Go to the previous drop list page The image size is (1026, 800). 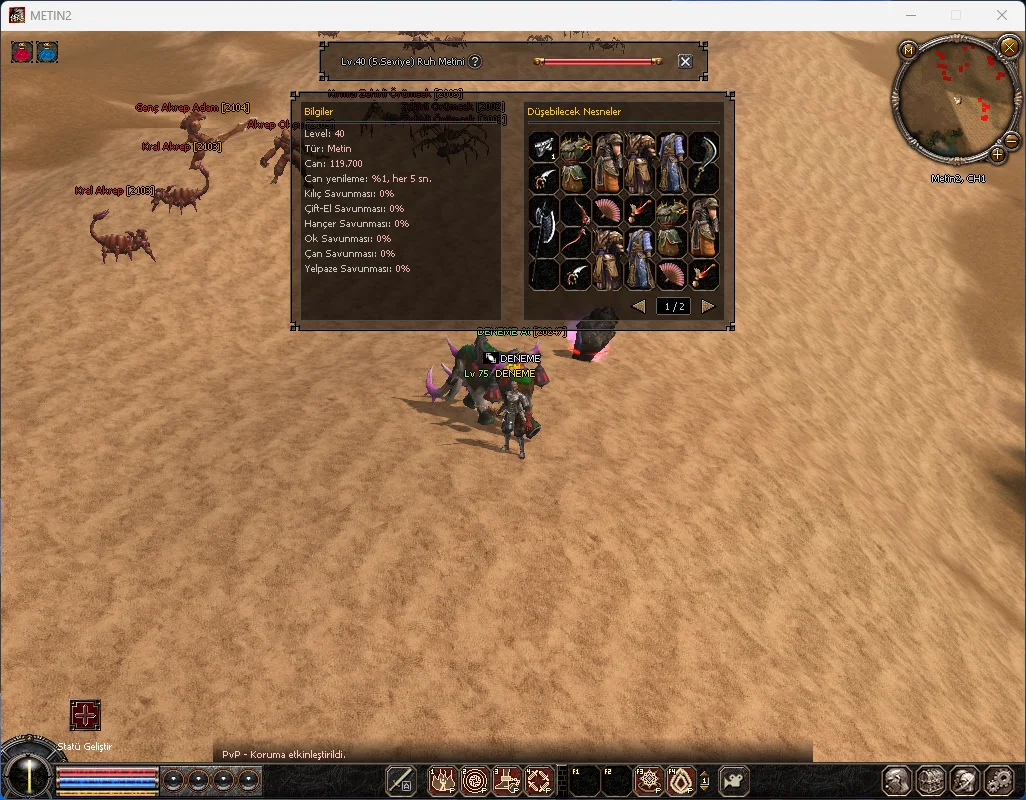(x=639, y=307)
